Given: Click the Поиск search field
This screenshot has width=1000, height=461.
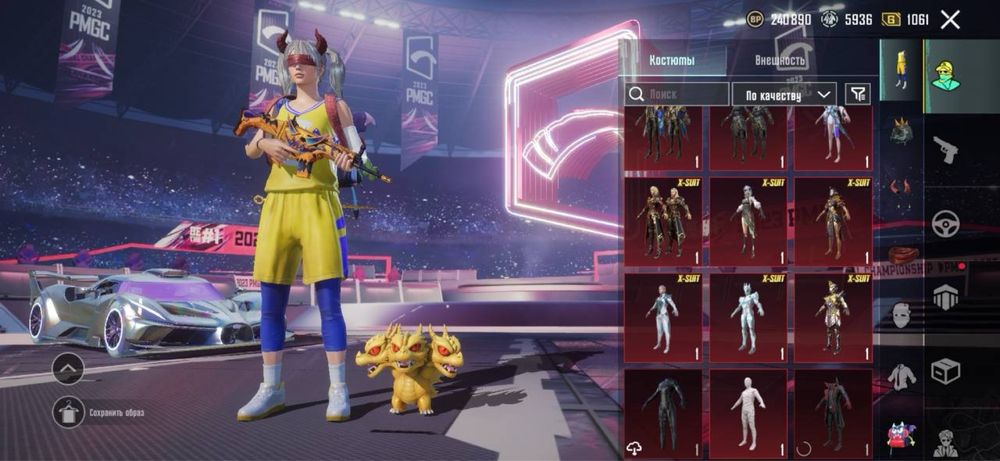Looking at the screenshot, I should [x=678, y=94].
